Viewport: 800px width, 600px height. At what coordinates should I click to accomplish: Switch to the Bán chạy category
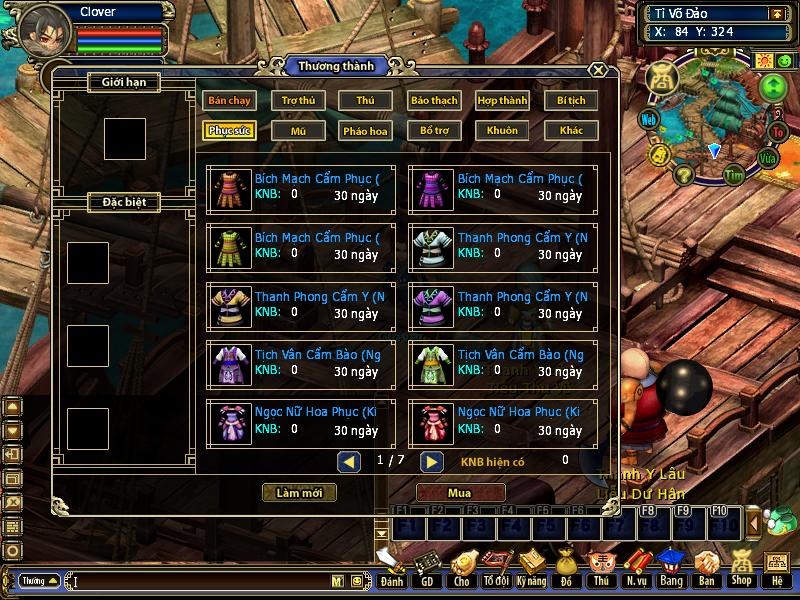click(229, 100)
